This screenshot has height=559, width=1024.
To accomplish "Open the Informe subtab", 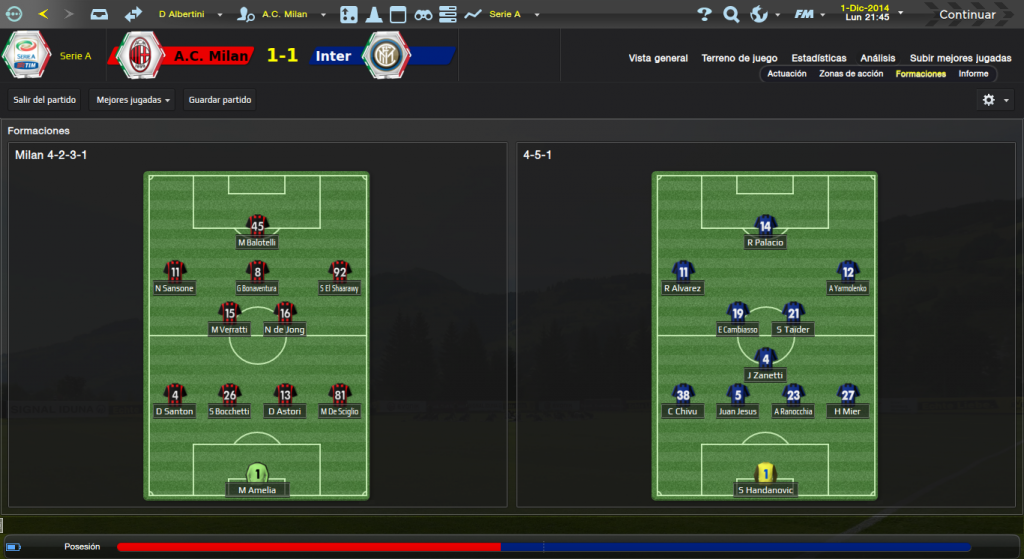I will 973,74.
